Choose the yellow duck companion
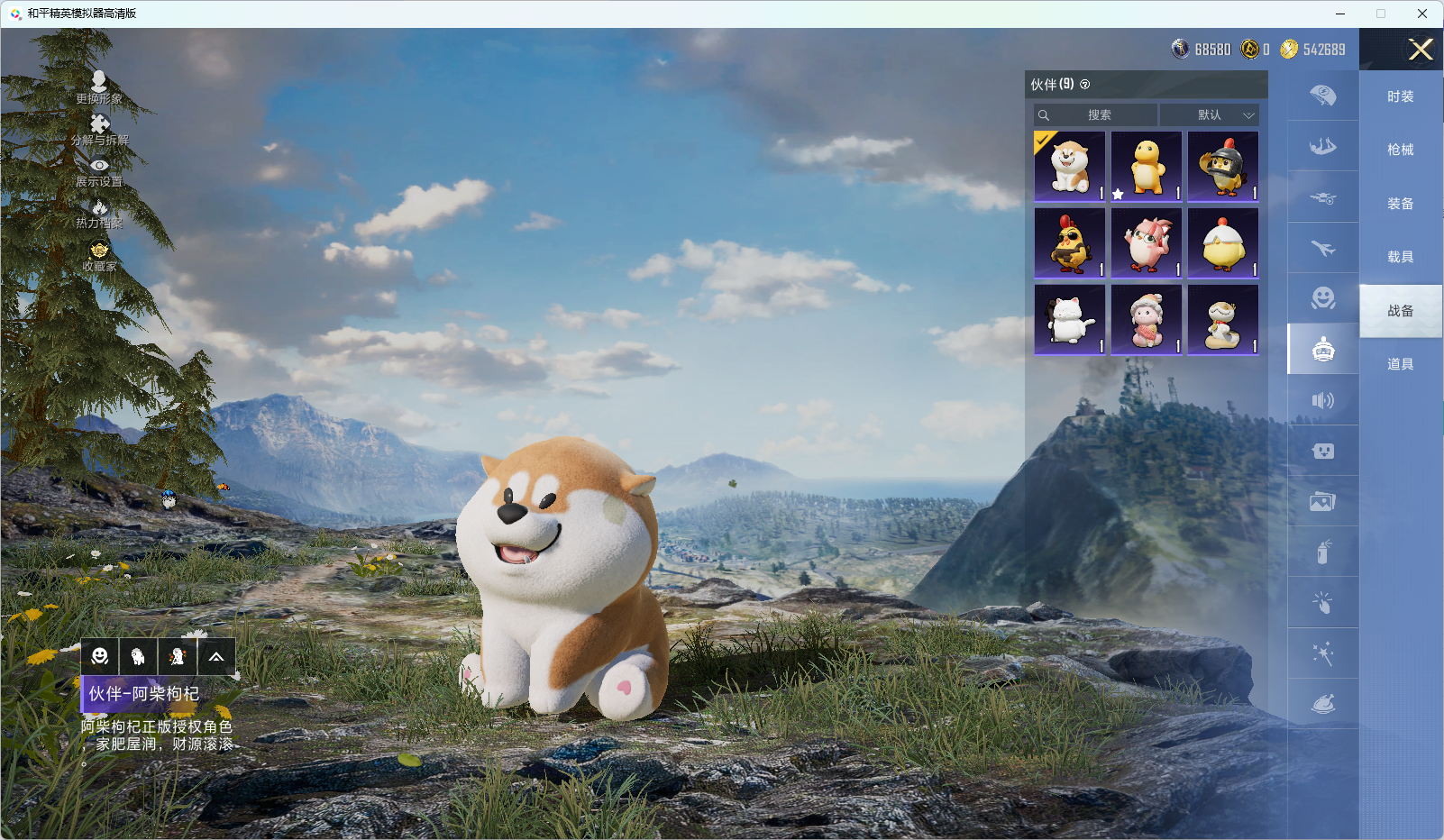Viewport: 1444px width, 840px height. tap(1147, 167)
